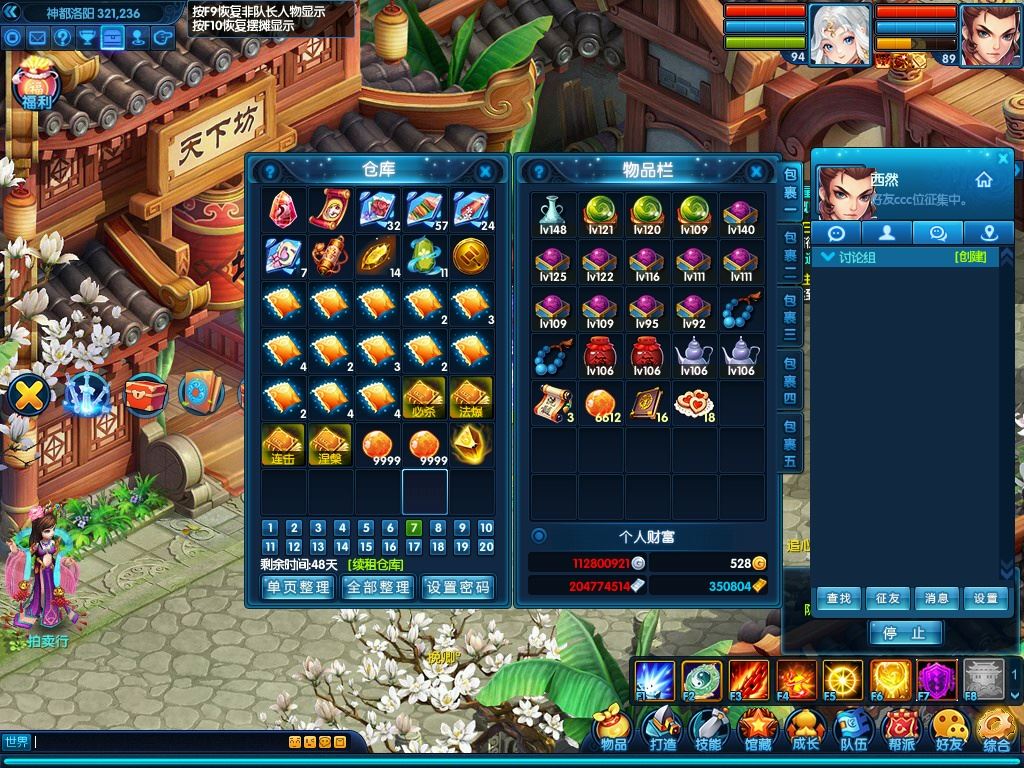The height and width of the screenshot is (768, 1024).
Task: Switch to warehouse page 8
Action: tap(438, 528)
